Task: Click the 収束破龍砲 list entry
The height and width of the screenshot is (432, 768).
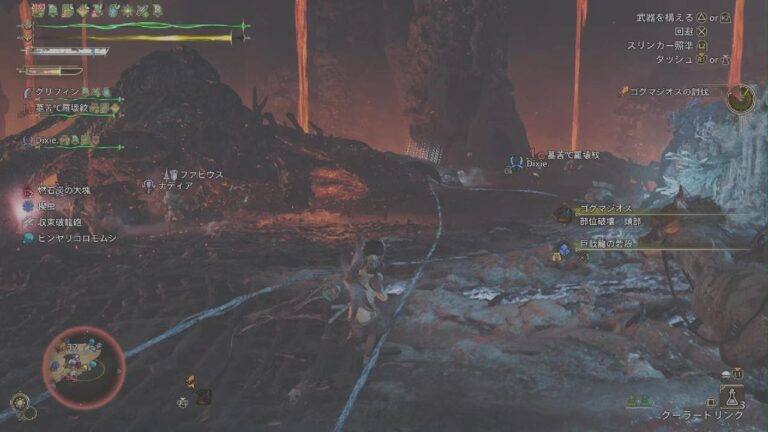Action: point(60,222)
